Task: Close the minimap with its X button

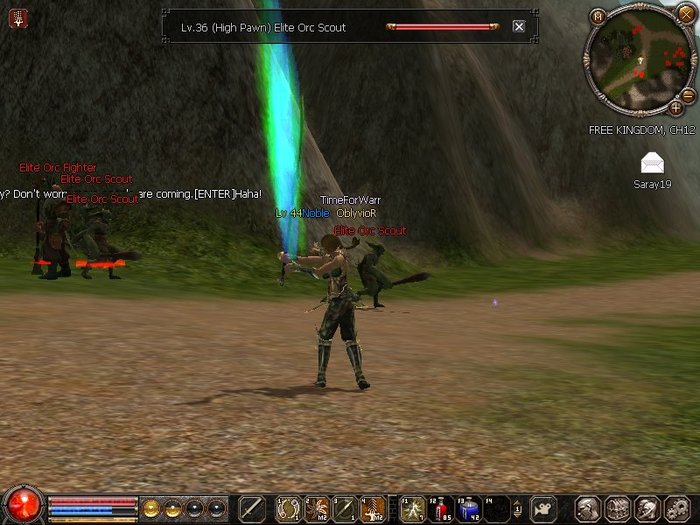Action: (687, 17)
